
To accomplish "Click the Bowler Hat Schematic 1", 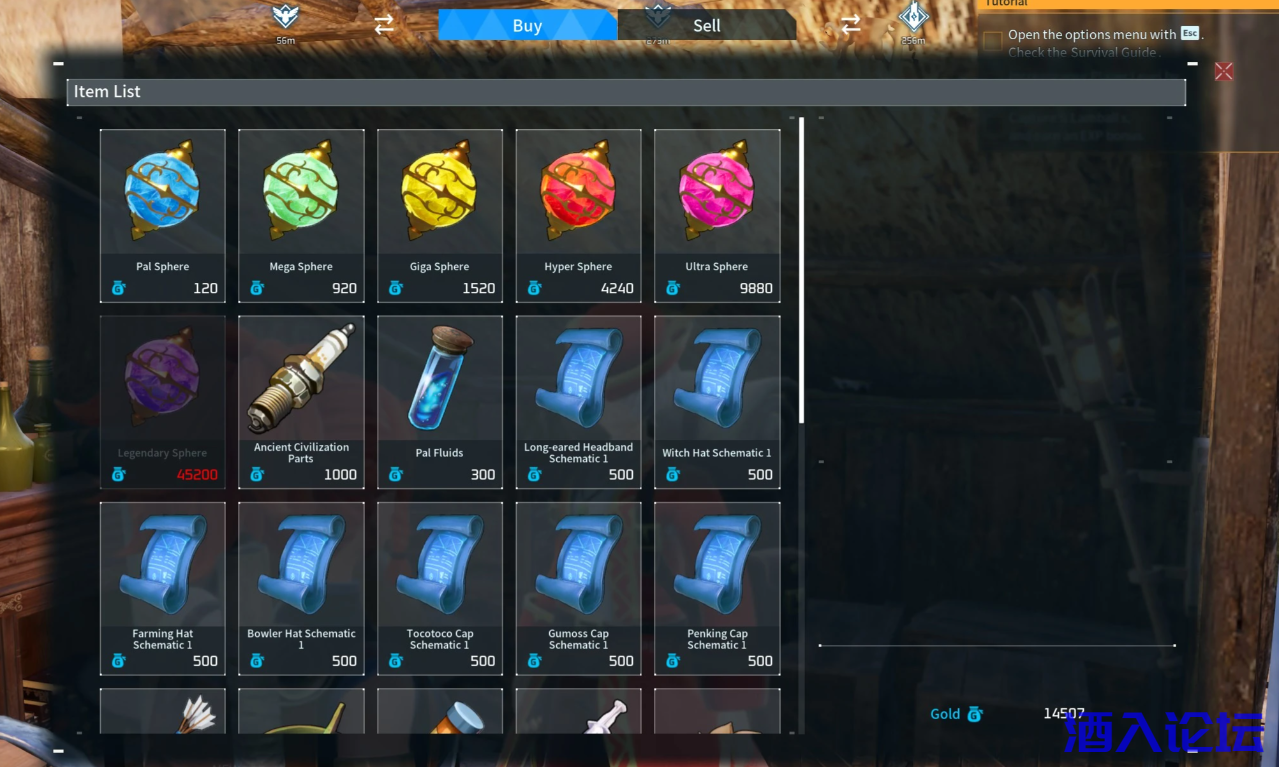I will click(x=301, y=588).
